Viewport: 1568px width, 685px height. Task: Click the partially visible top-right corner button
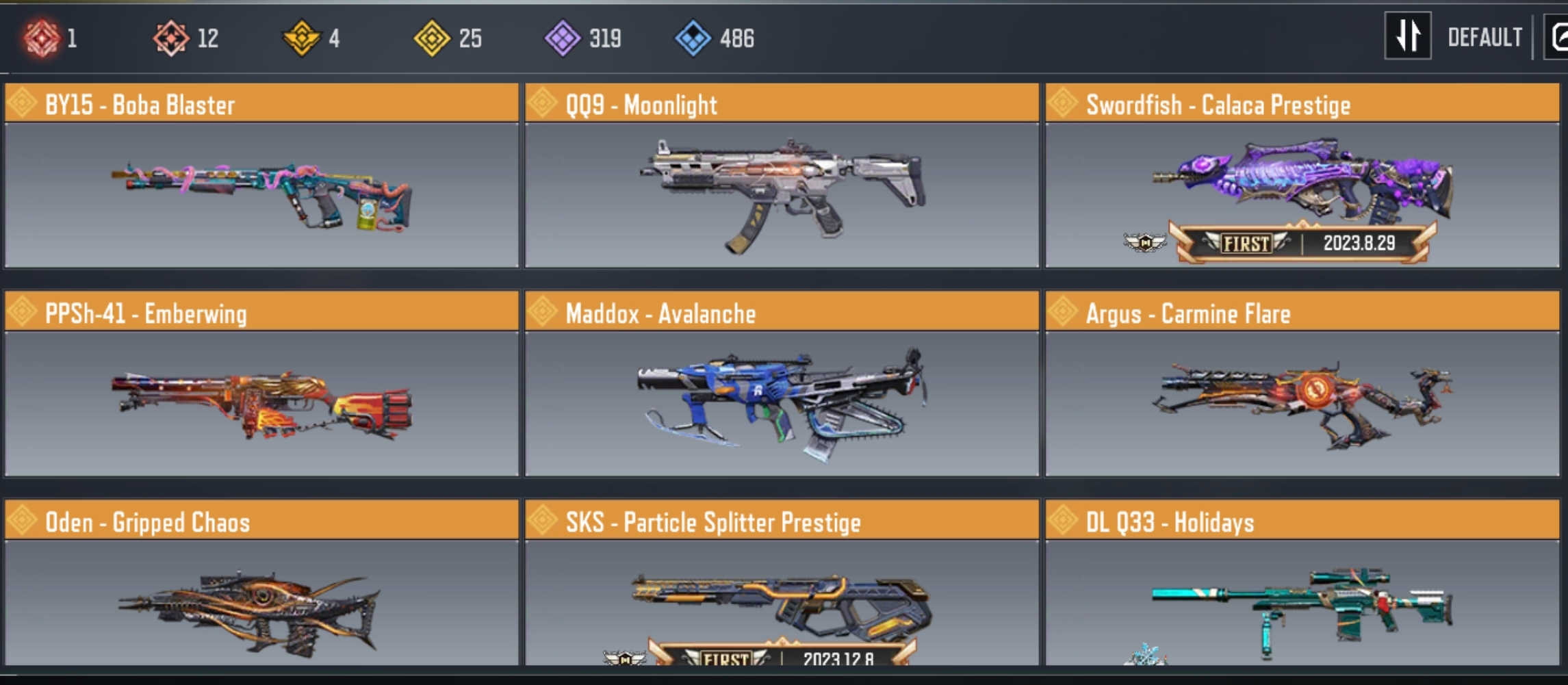click(1558, 38)
